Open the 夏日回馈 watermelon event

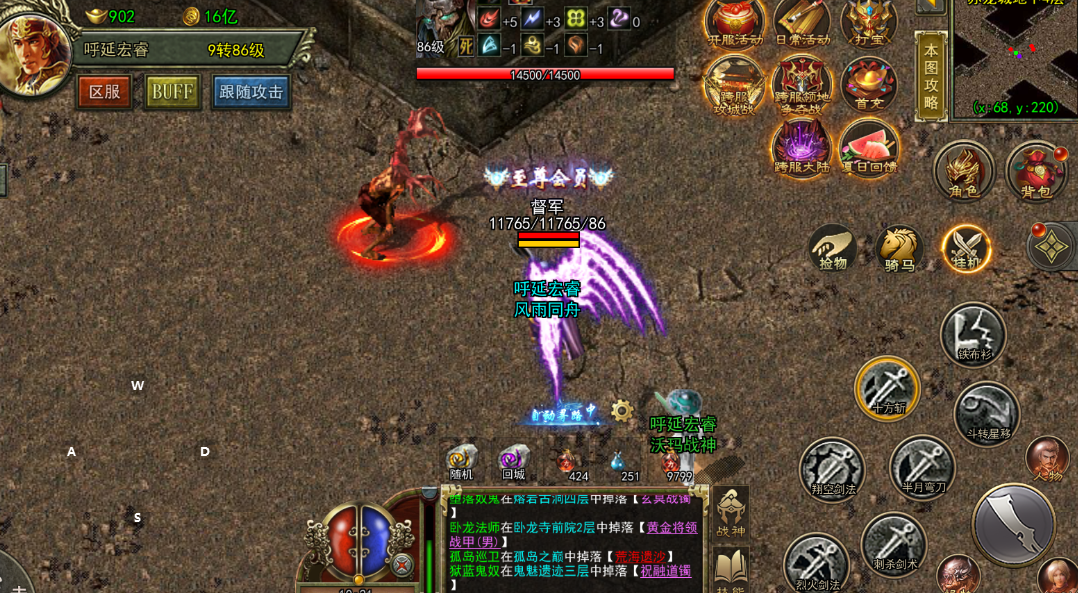pos(868,146)
